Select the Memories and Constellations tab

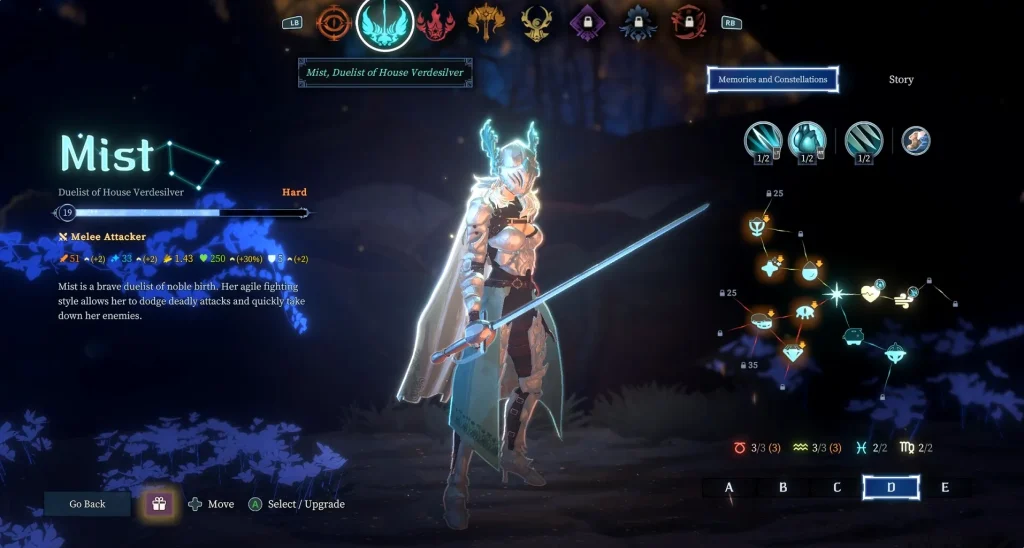click(772, 80)
